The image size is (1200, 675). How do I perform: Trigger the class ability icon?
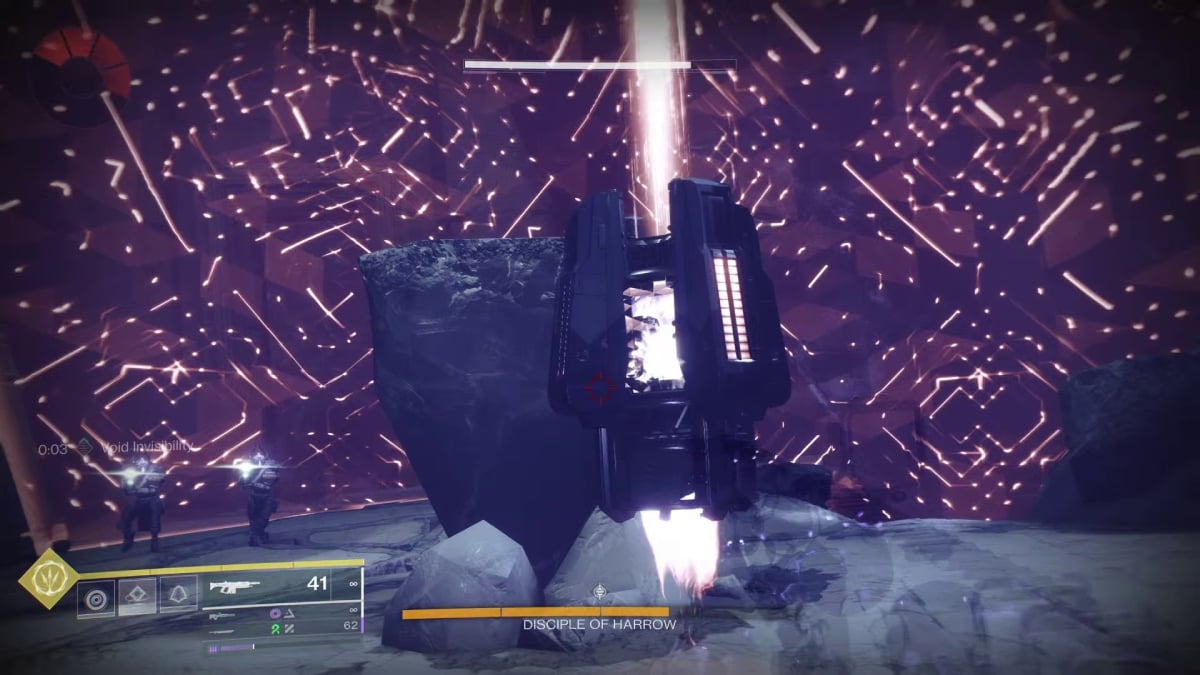tap(179, 597)
